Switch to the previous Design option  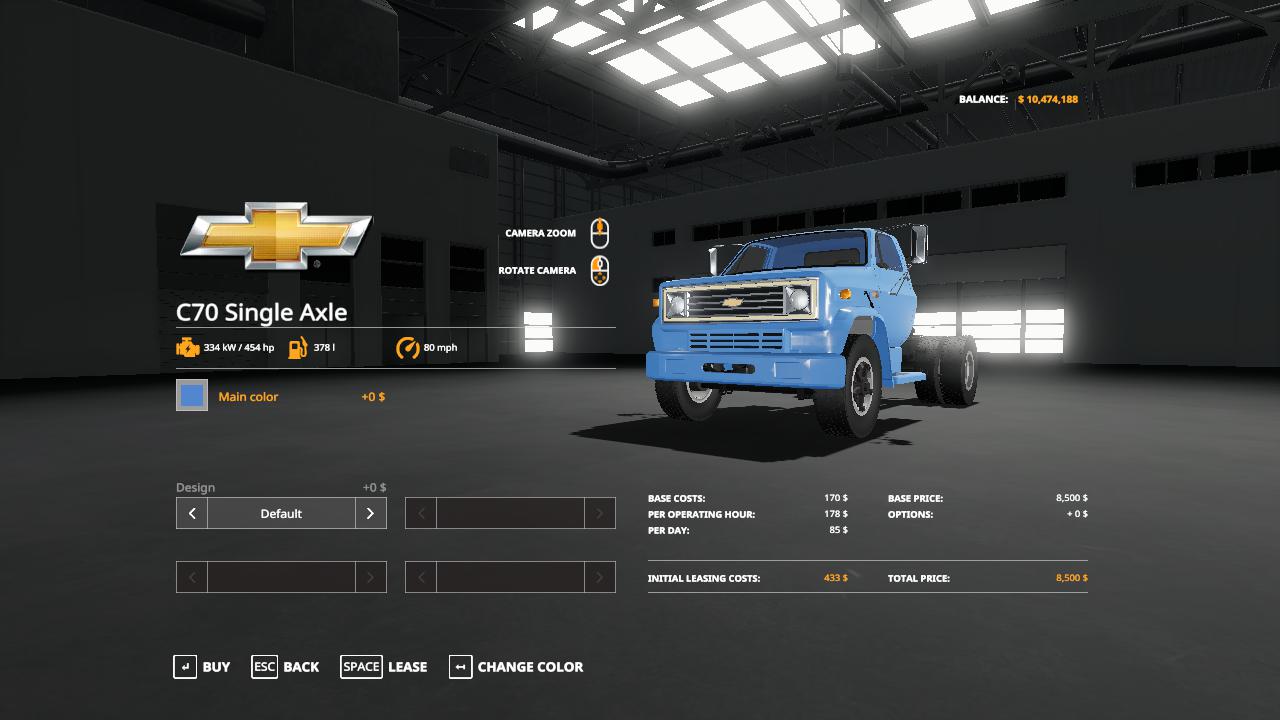click(x=192, y=513)
